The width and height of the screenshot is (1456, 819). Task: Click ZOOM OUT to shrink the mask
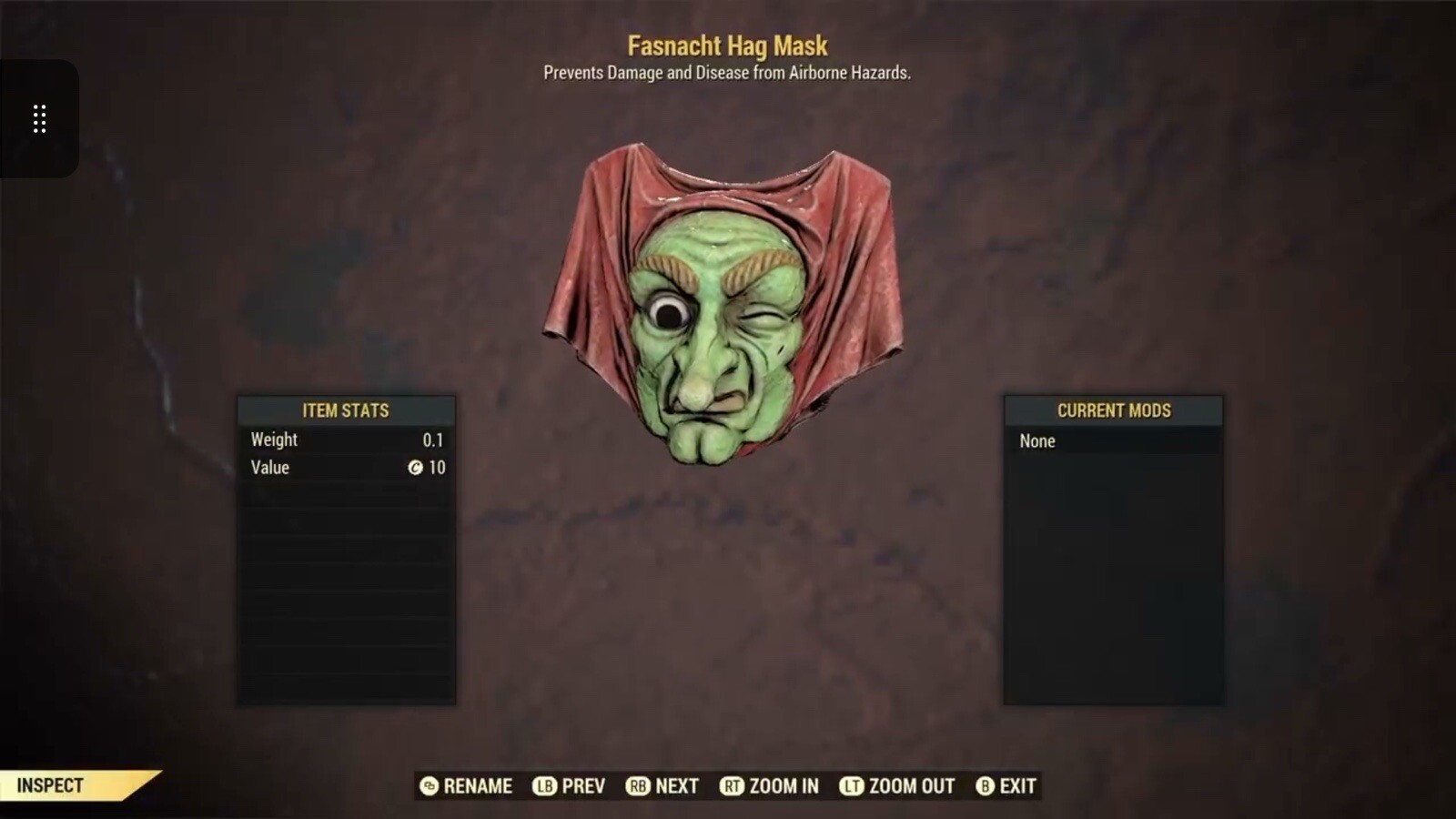[910, 786]
